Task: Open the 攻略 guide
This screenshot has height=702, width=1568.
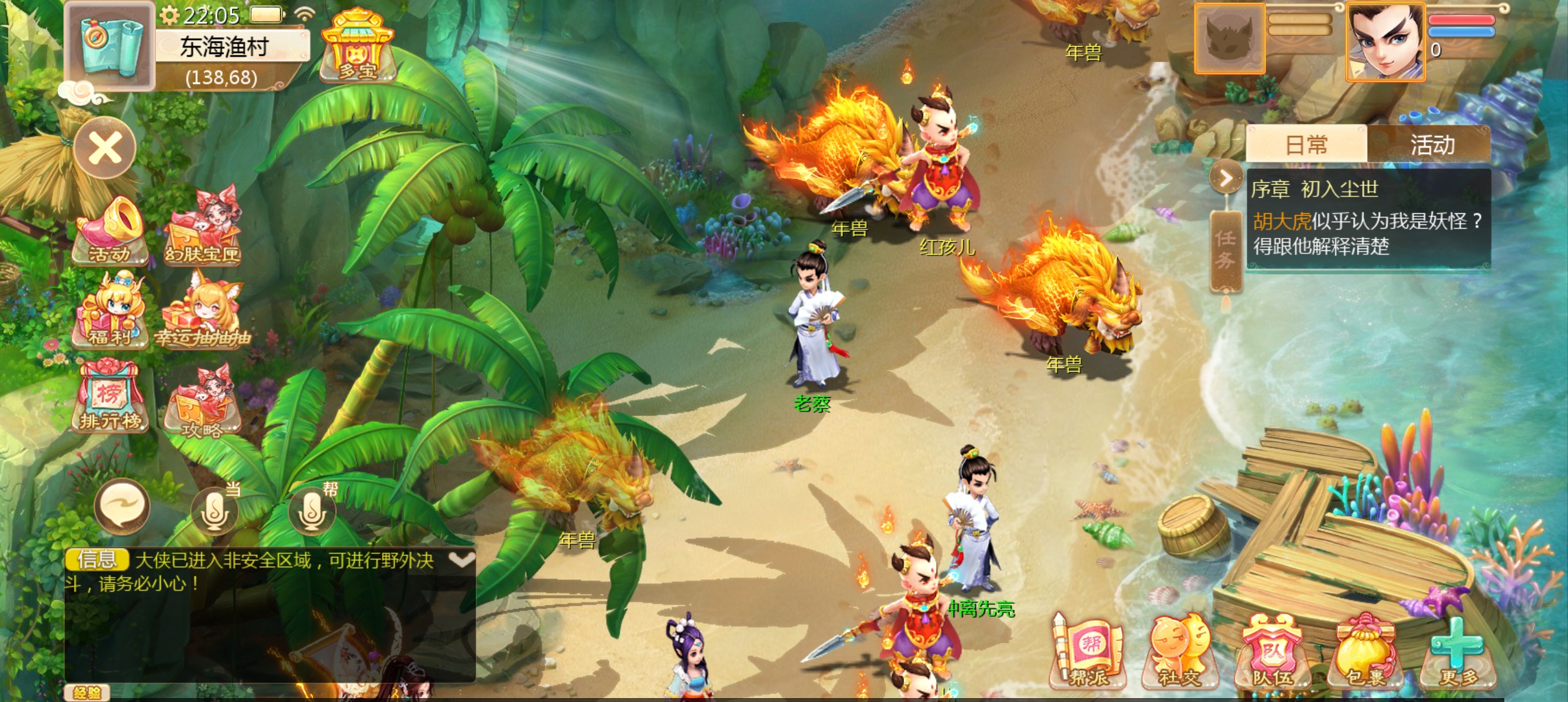Action: pyautogui.click(x=203, y=402)
